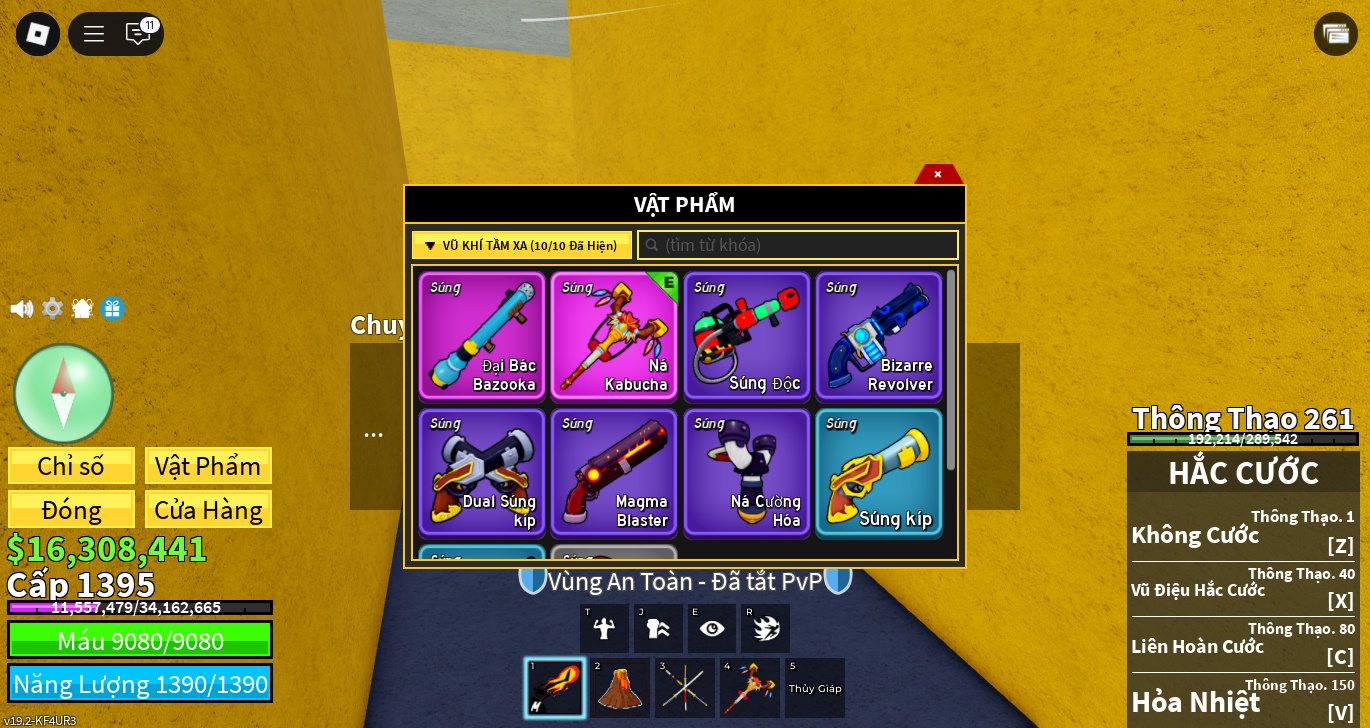Screen dimensions: 1370x728
Task: Select the Súng Độc item
Action: (746, 336)
